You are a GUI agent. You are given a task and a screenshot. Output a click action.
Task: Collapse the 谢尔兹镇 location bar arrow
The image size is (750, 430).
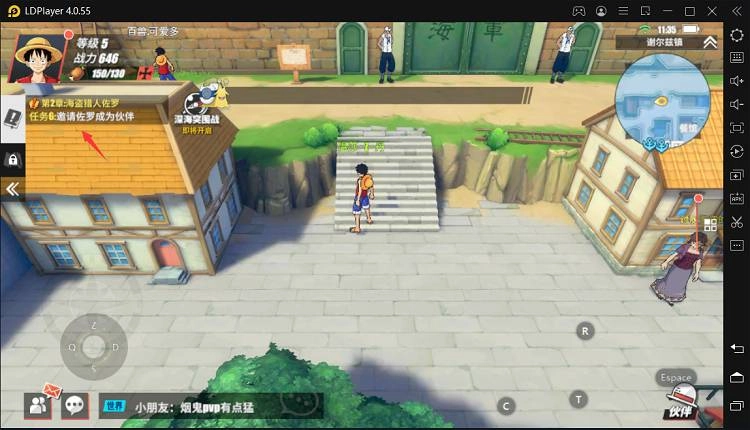(710, 42)
